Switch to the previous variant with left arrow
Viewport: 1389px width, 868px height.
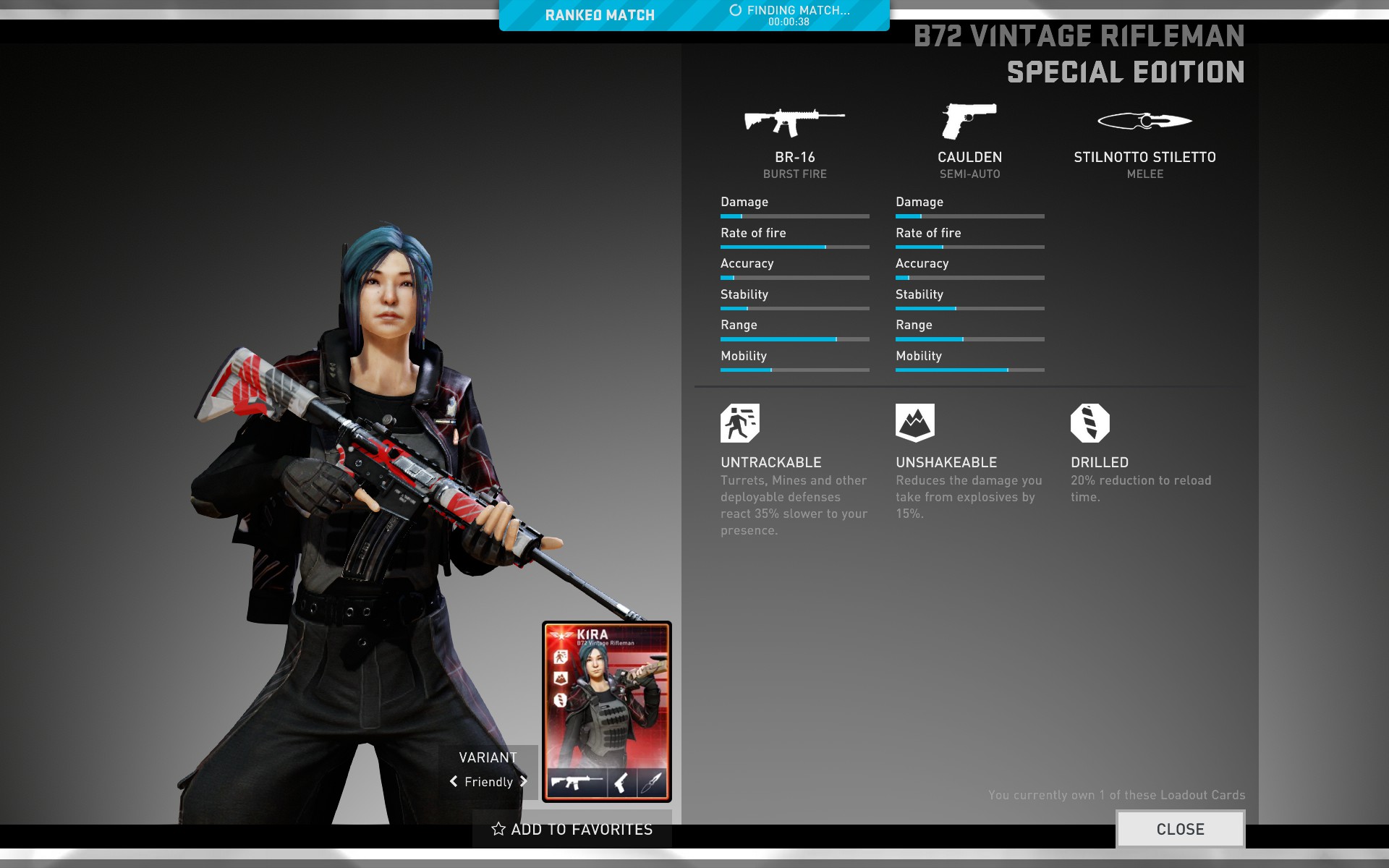coord(454,781)
